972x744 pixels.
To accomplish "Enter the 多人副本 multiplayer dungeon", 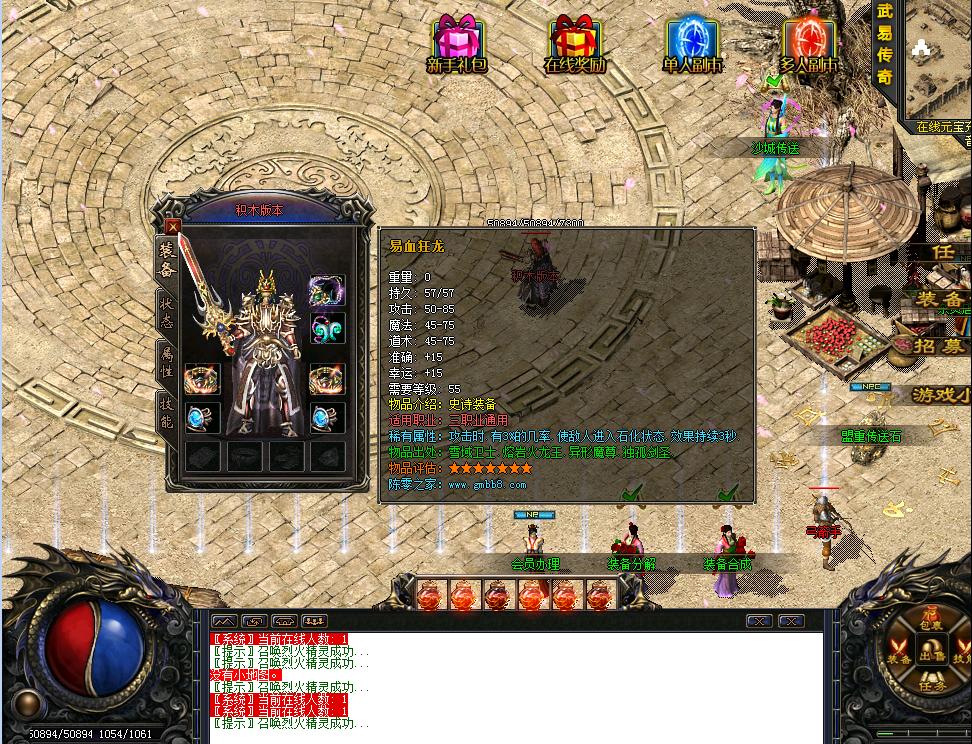I will click(x=809, y=44).
